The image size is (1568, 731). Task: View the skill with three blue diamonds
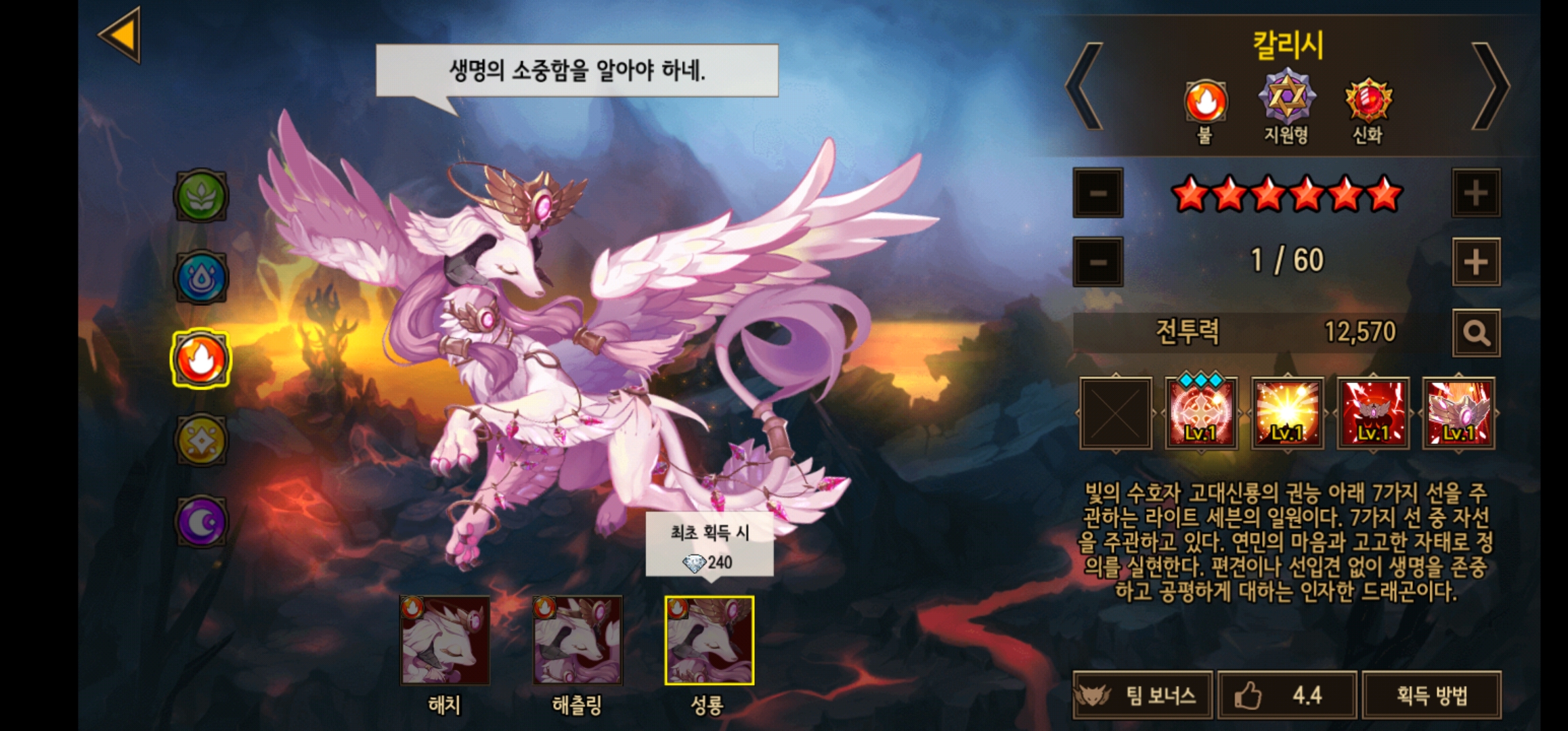coord(1201,413)
